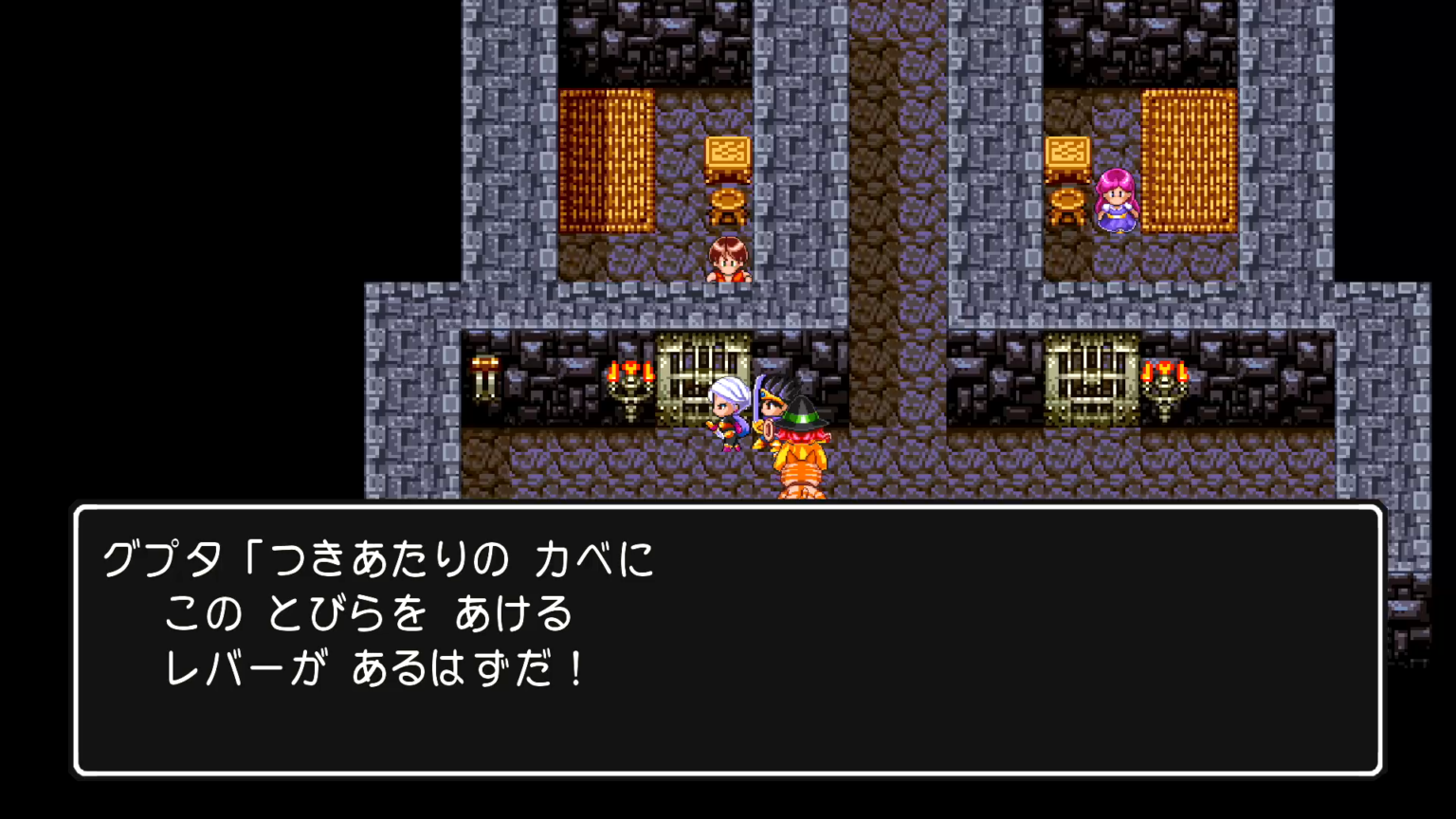Click the stool beside the boy's desk
The image size is (1456, 819).
(727, 204)
